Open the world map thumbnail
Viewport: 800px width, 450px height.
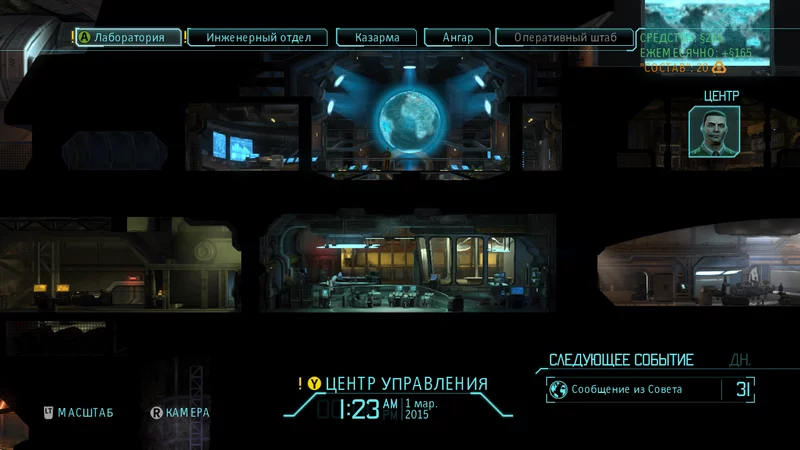(x=706, y=20)
